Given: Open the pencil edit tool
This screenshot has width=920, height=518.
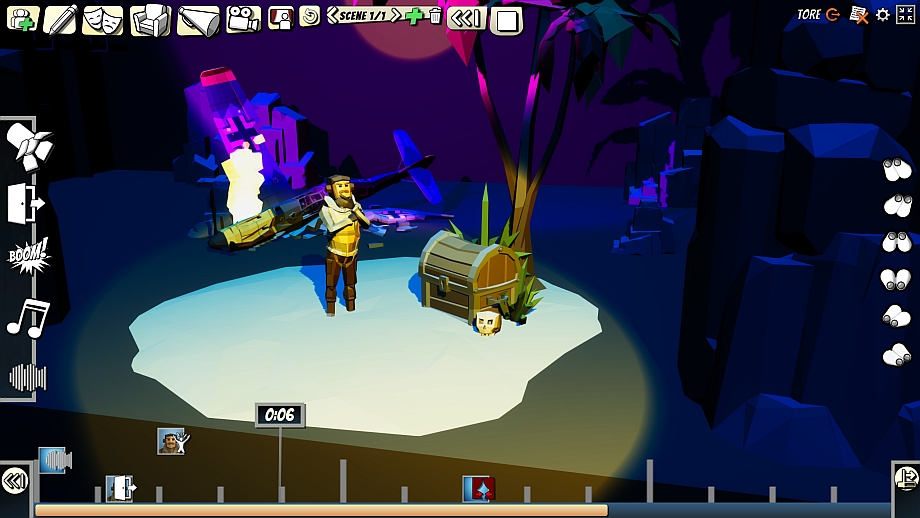Looking at the screenshot, I should pos(60,19).
